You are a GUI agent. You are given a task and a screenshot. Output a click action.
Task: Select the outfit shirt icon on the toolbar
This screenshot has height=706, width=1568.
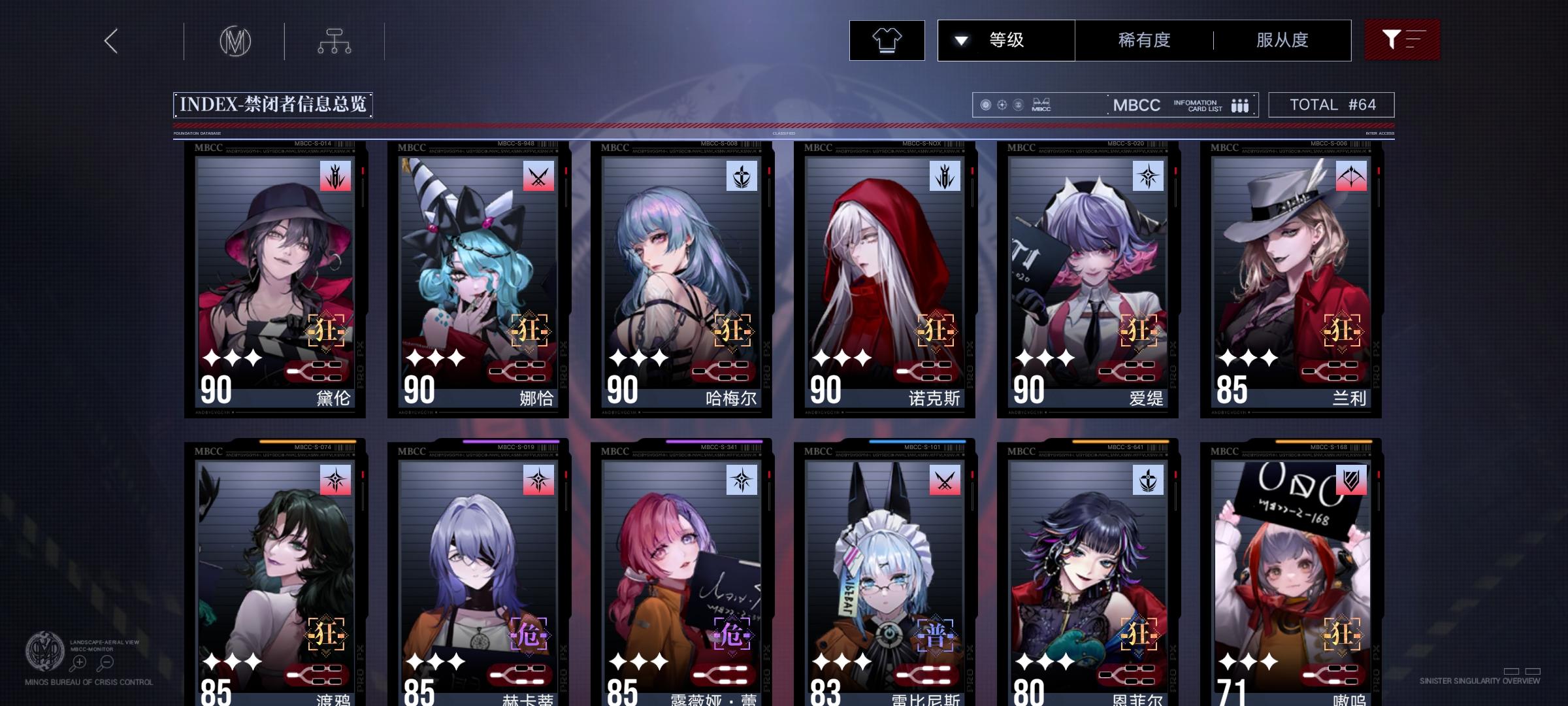coord(886,40)
